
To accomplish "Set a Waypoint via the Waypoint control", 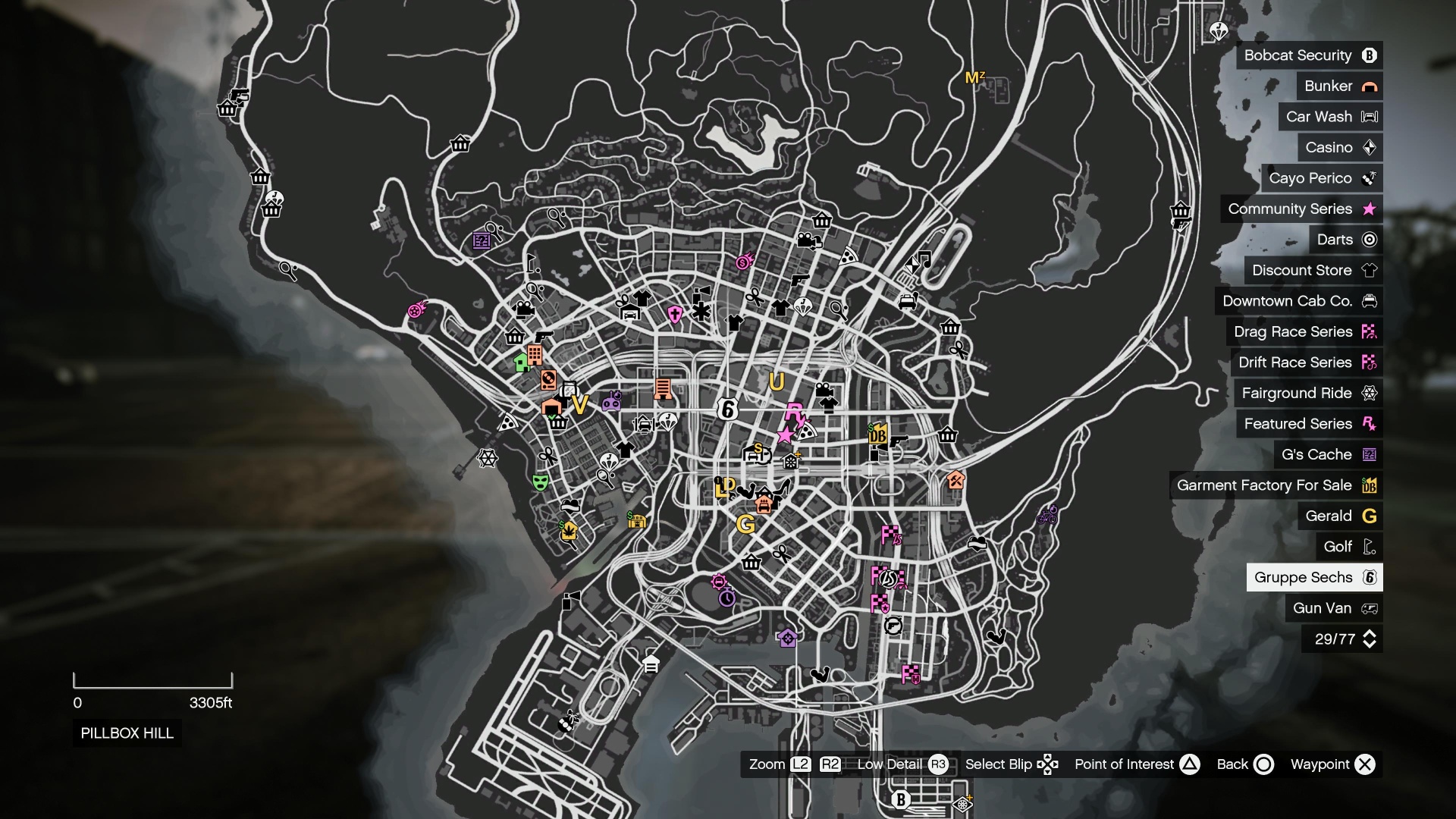I will pos(1365,764).
